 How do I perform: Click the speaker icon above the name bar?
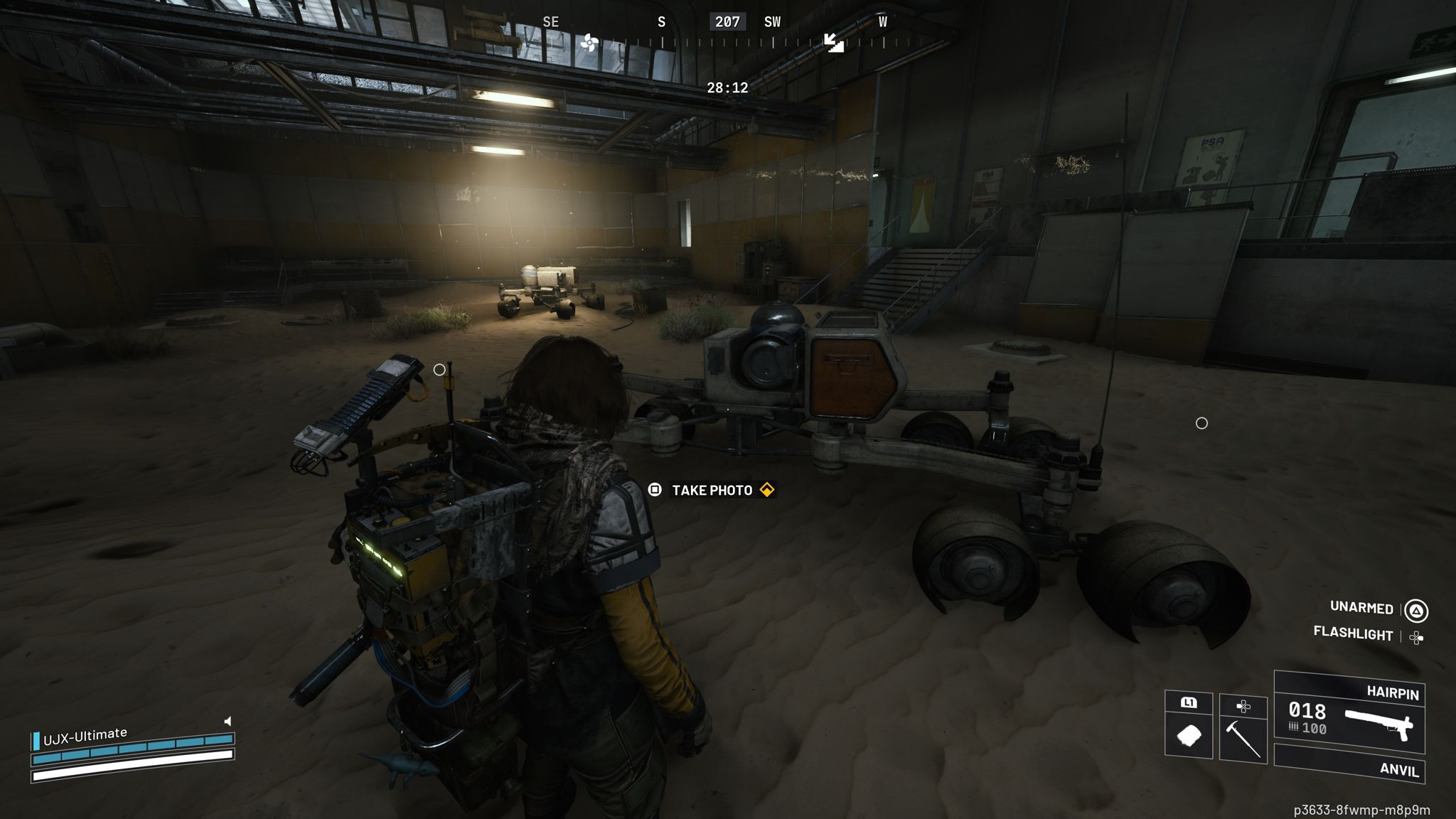227,721
